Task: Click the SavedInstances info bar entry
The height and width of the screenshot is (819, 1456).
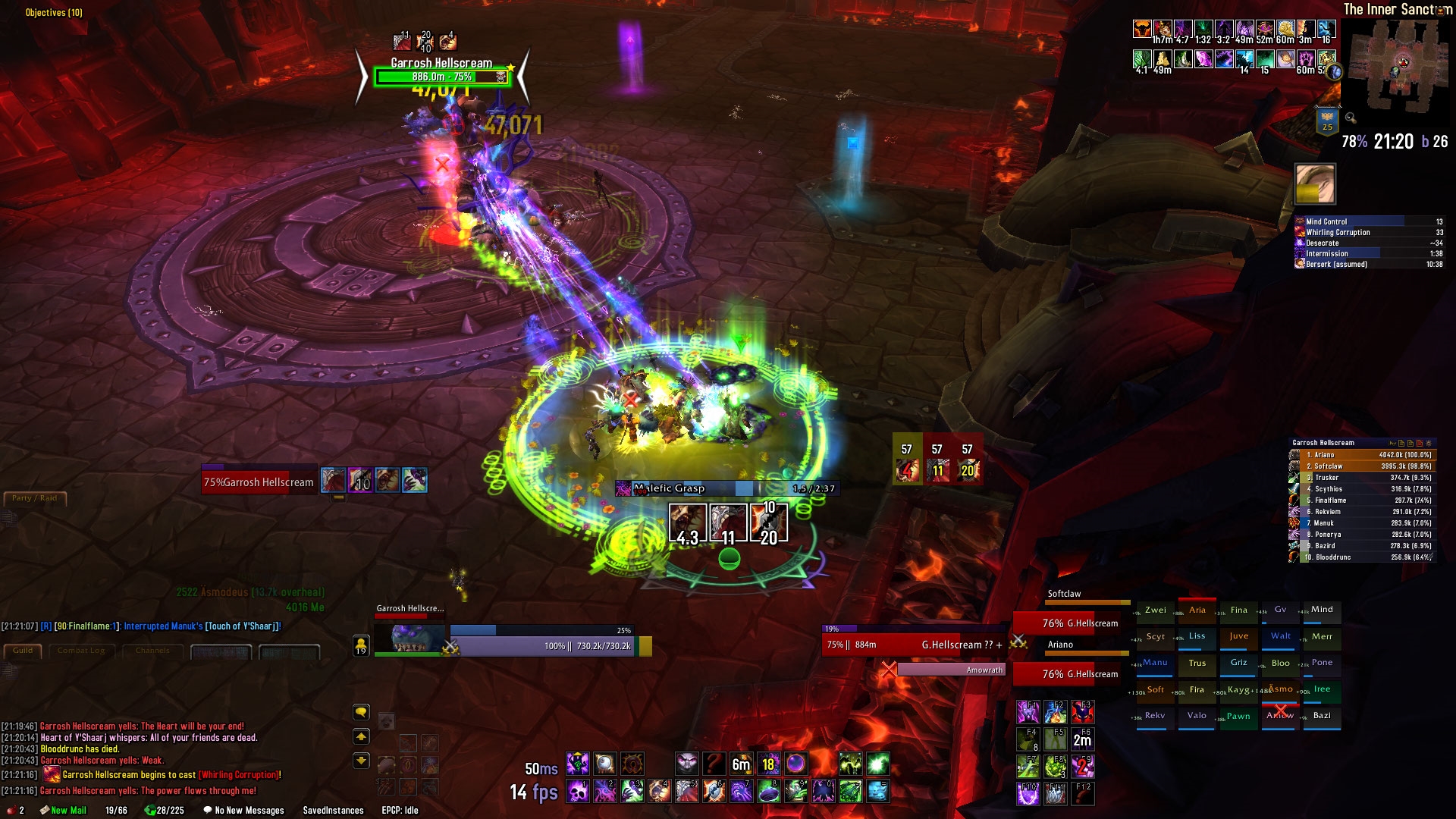Action: pos(333,811)
